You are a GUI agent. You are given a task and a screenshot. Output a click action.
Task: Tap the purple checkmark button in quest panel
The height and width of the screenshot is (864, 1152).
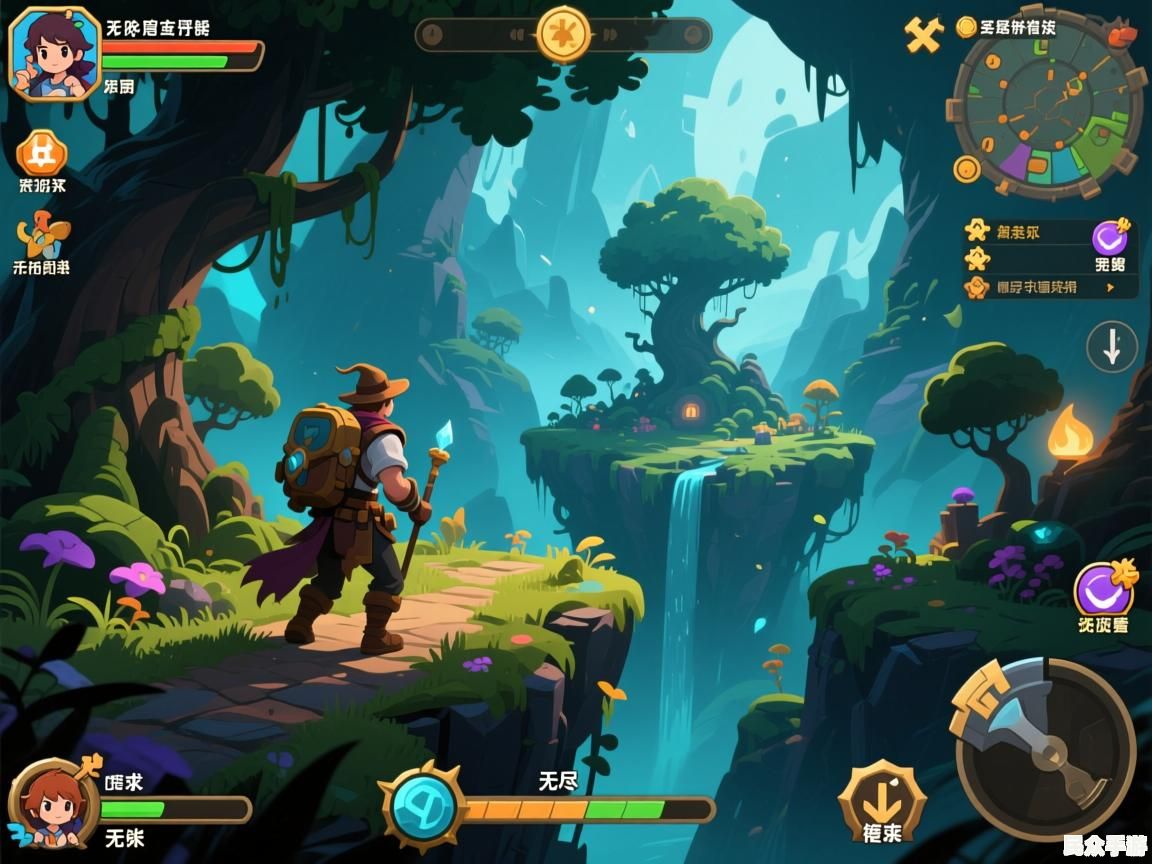[x=1110, y=238]
